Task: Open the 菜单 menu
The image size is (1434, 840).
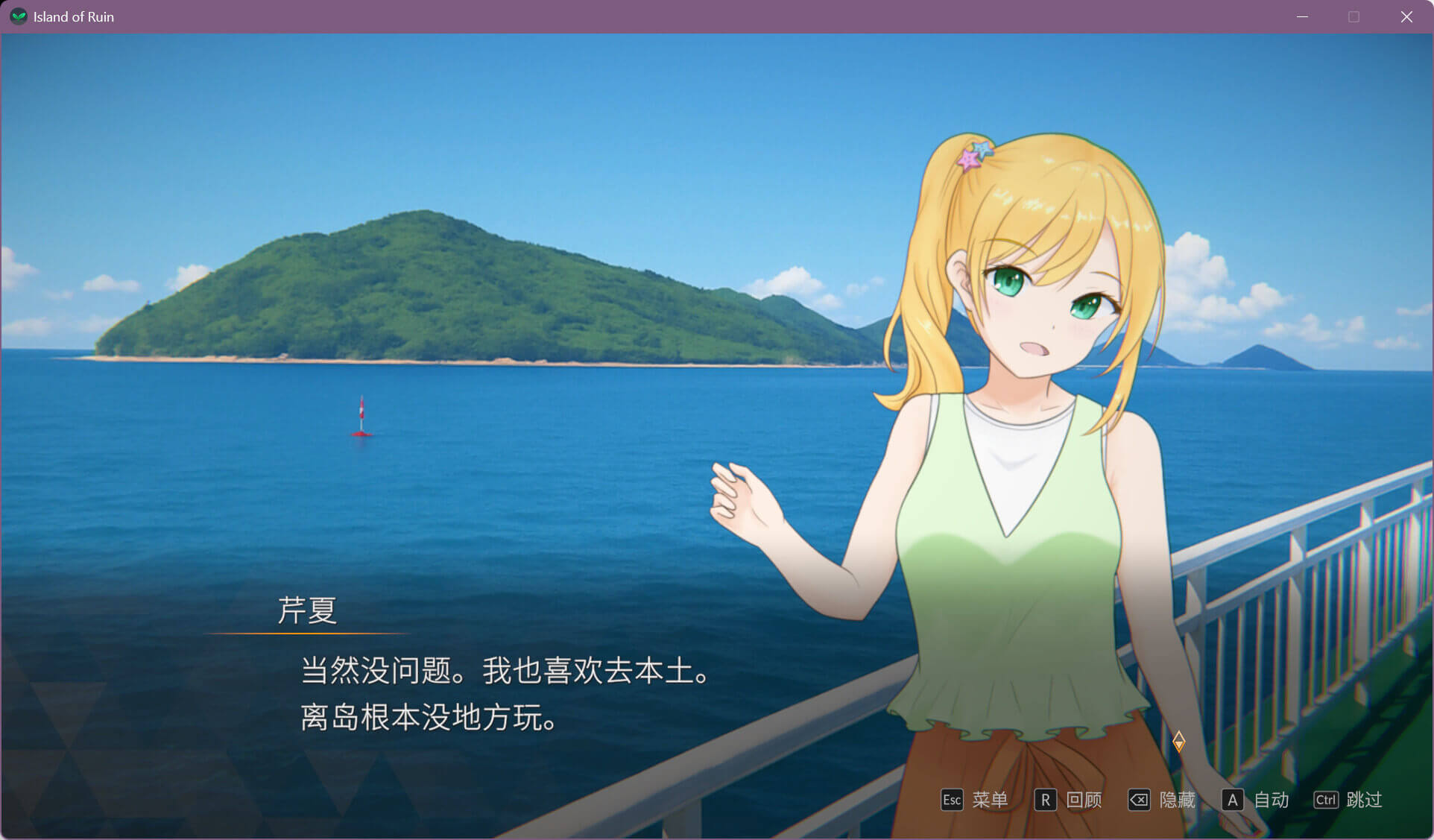Action: (974, 800)
